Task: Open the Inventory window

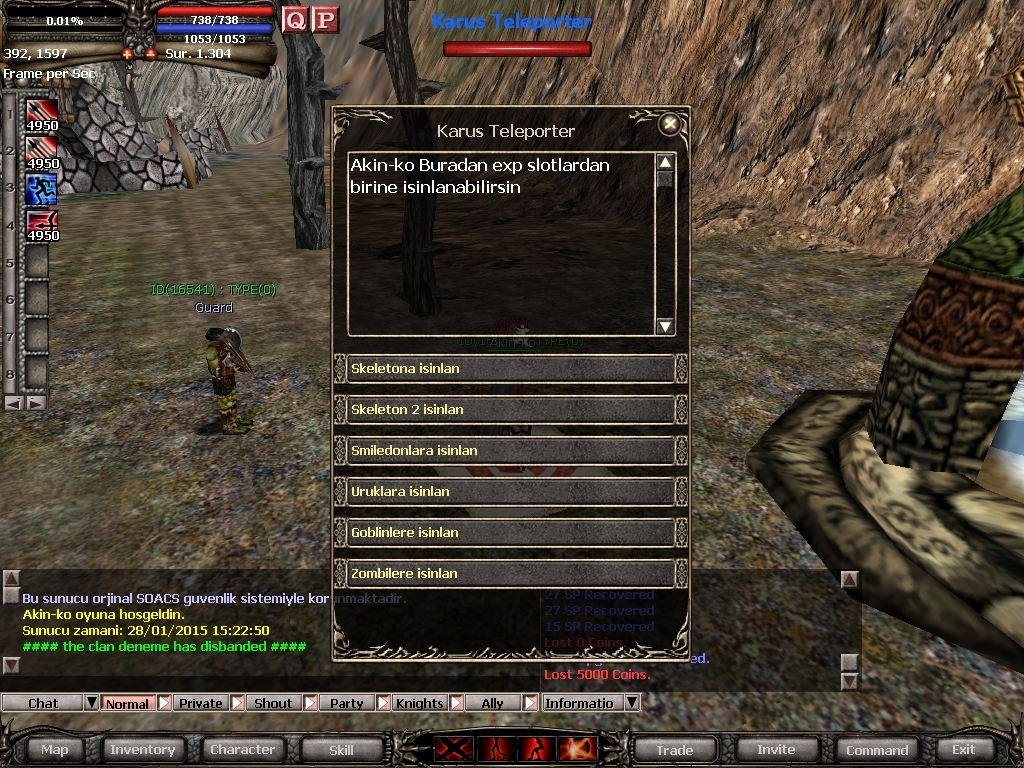Action: pos(142,749)
